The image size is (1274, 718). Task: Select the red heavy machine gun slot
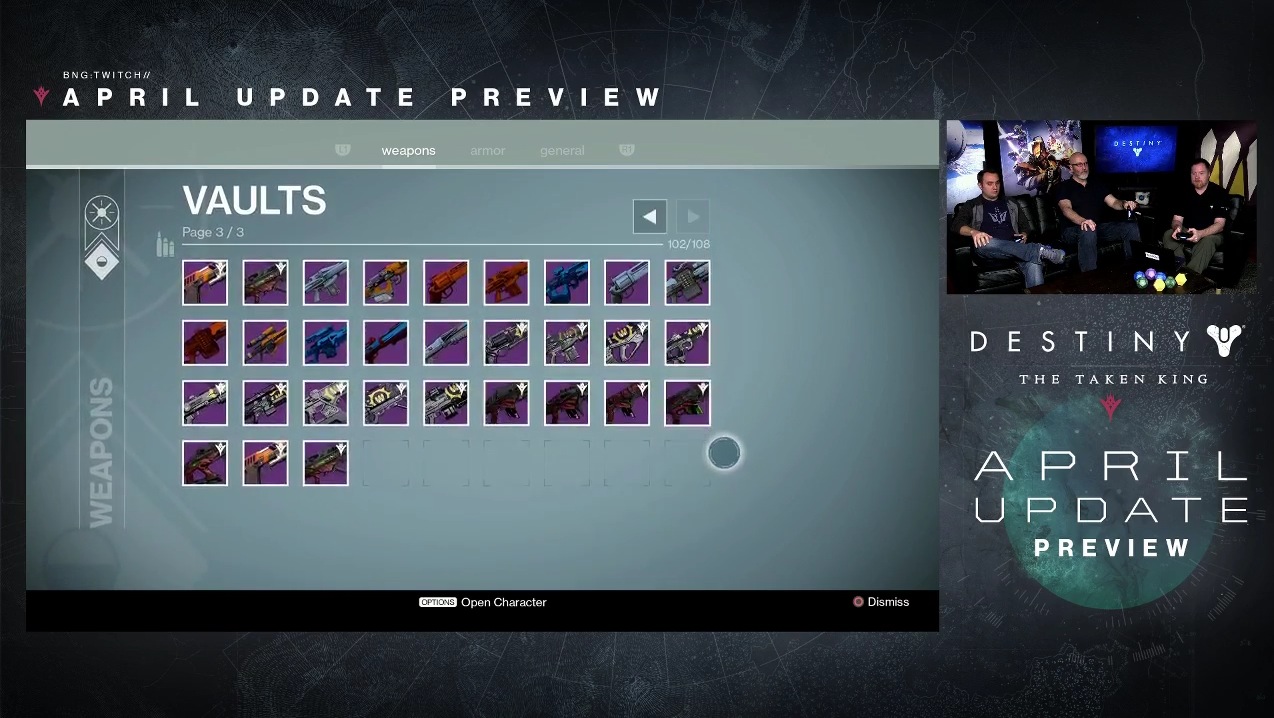(205, 343)
